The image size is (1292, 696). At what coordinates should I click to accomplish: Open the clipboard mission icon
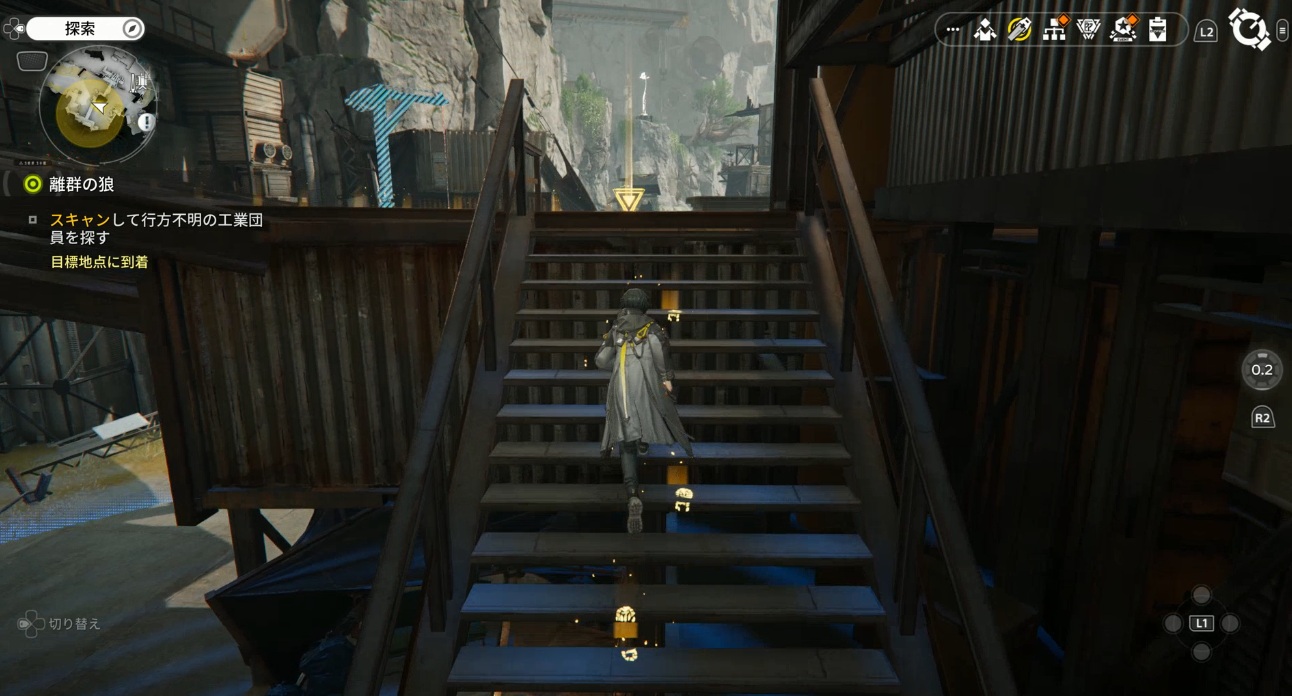[1157, 30]
